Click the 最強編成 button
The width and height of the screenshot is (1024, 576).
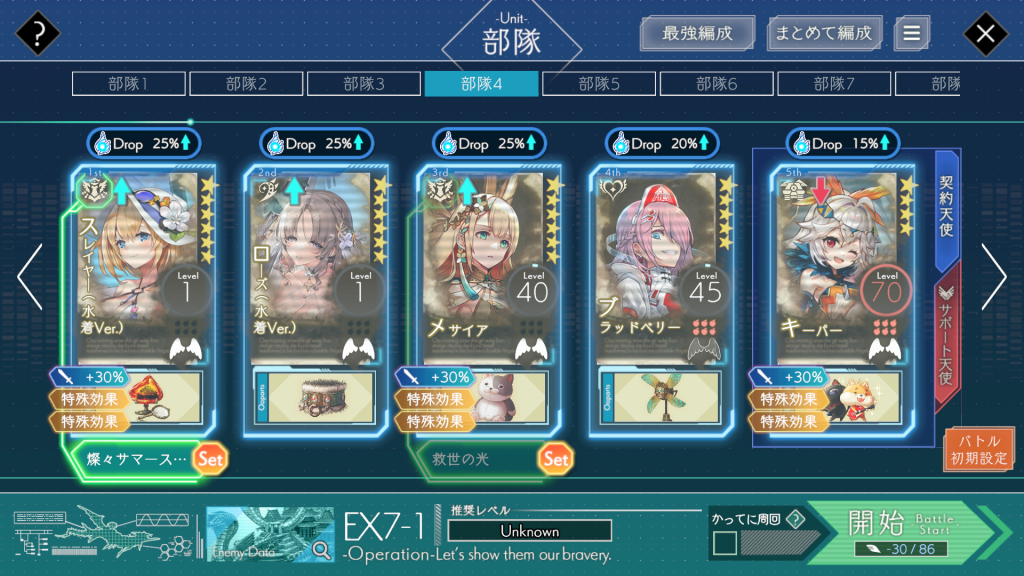697,33
